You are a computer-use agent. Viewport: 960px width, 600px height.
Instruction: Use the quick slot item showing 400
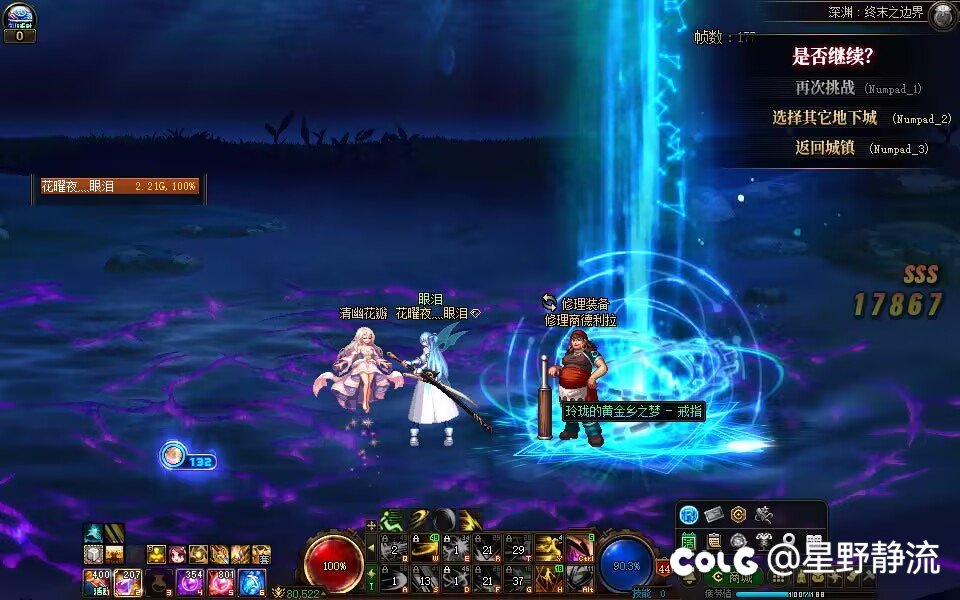tap(98, 581)
